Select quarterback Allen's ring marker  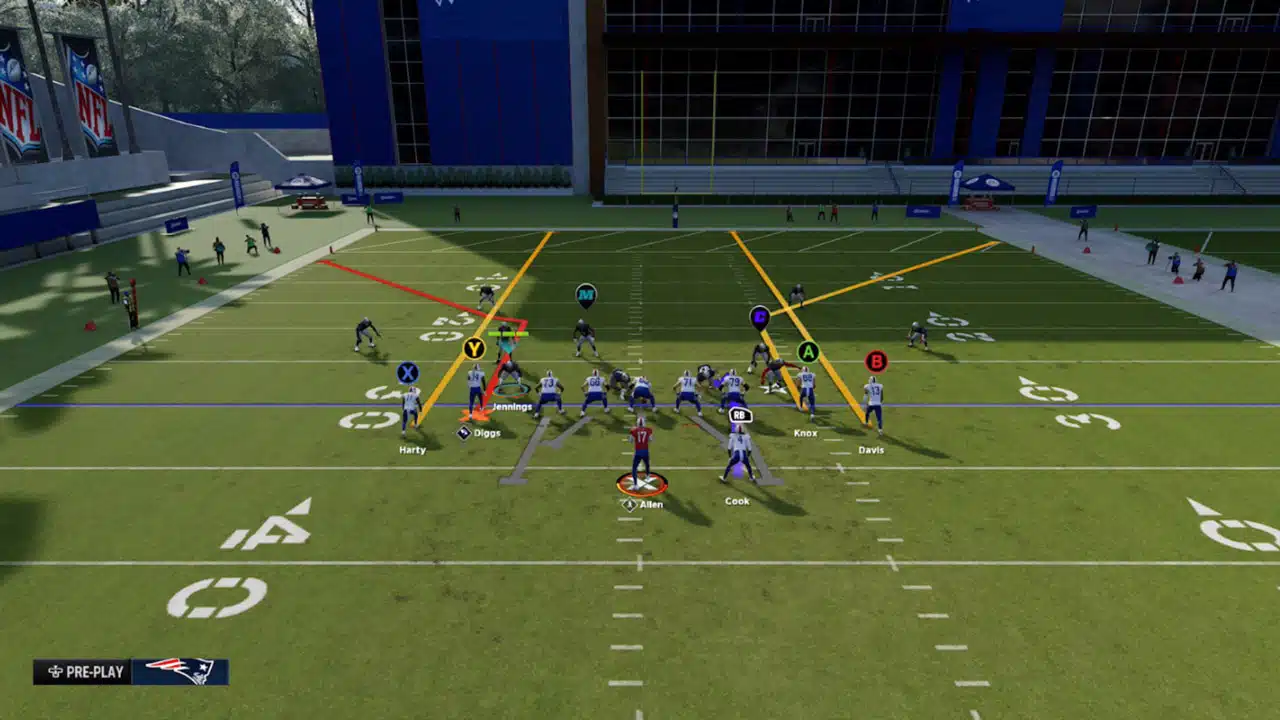[x=642, y=485]
